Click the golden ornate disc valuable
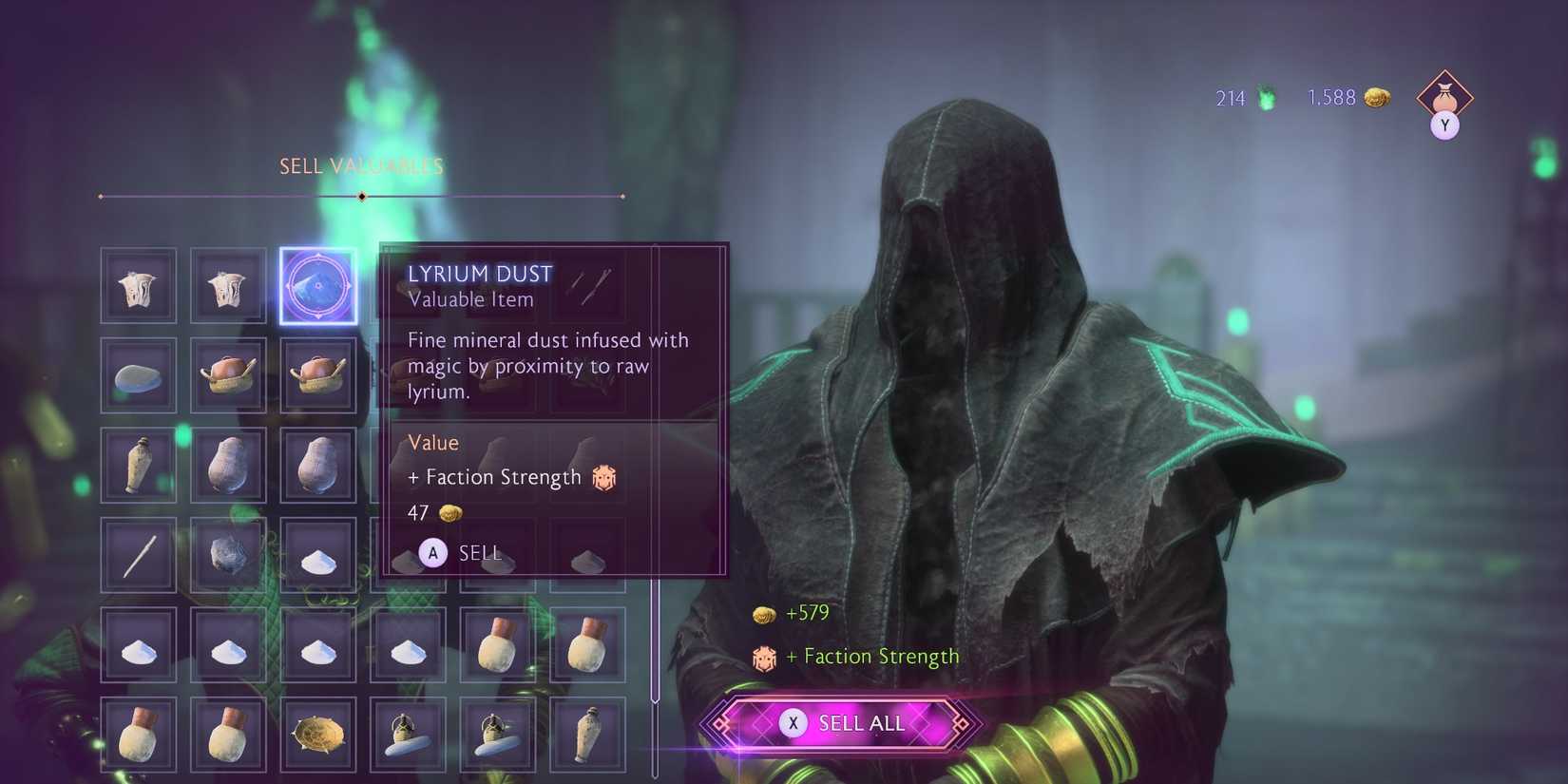1568x784 pixels. point(318,734)
